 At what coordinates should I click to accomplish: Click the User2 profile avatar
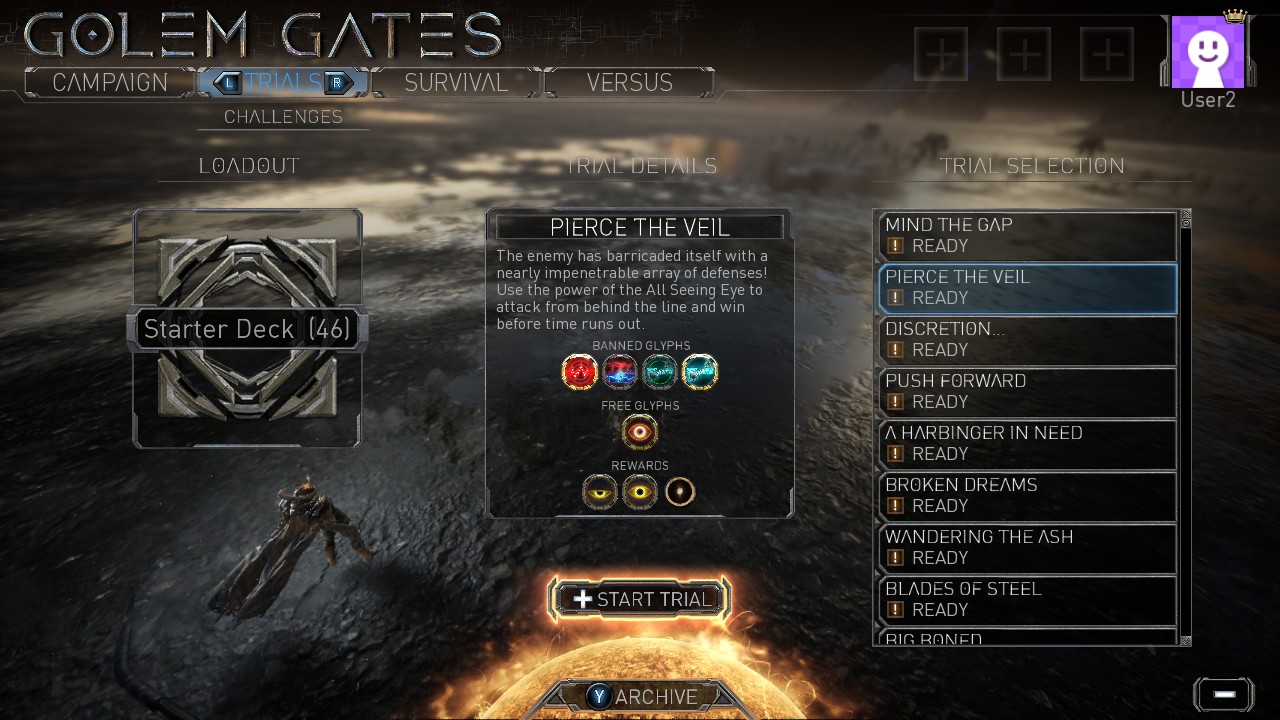(1207, 53)
